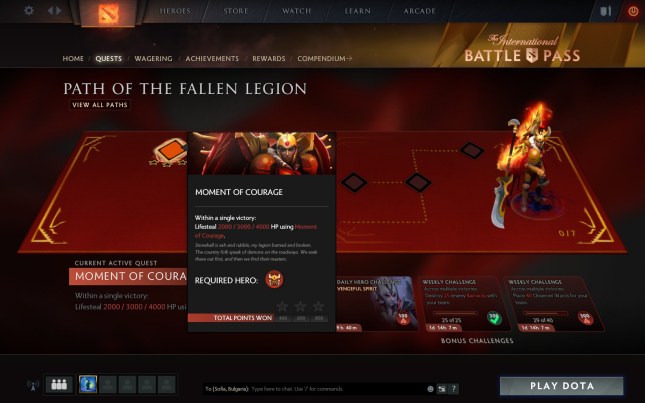Select the Wagering tab
The width and height of the screenshot is (645, 403).
coord(153,59)
